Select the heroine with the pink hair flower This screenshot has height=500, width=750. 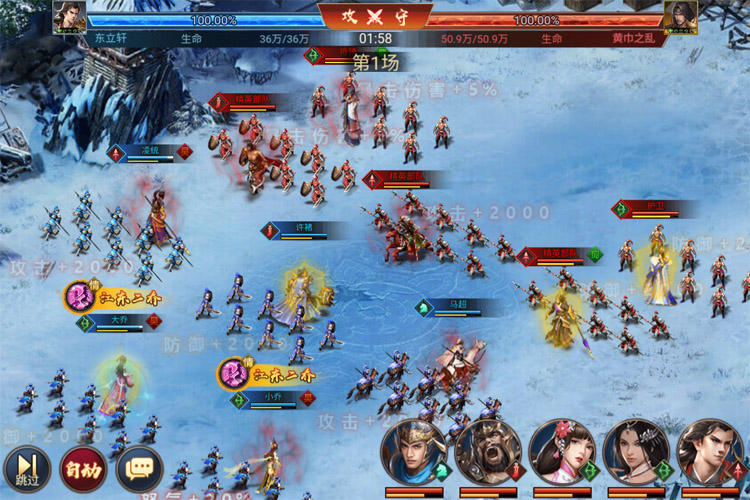point(561,452)
